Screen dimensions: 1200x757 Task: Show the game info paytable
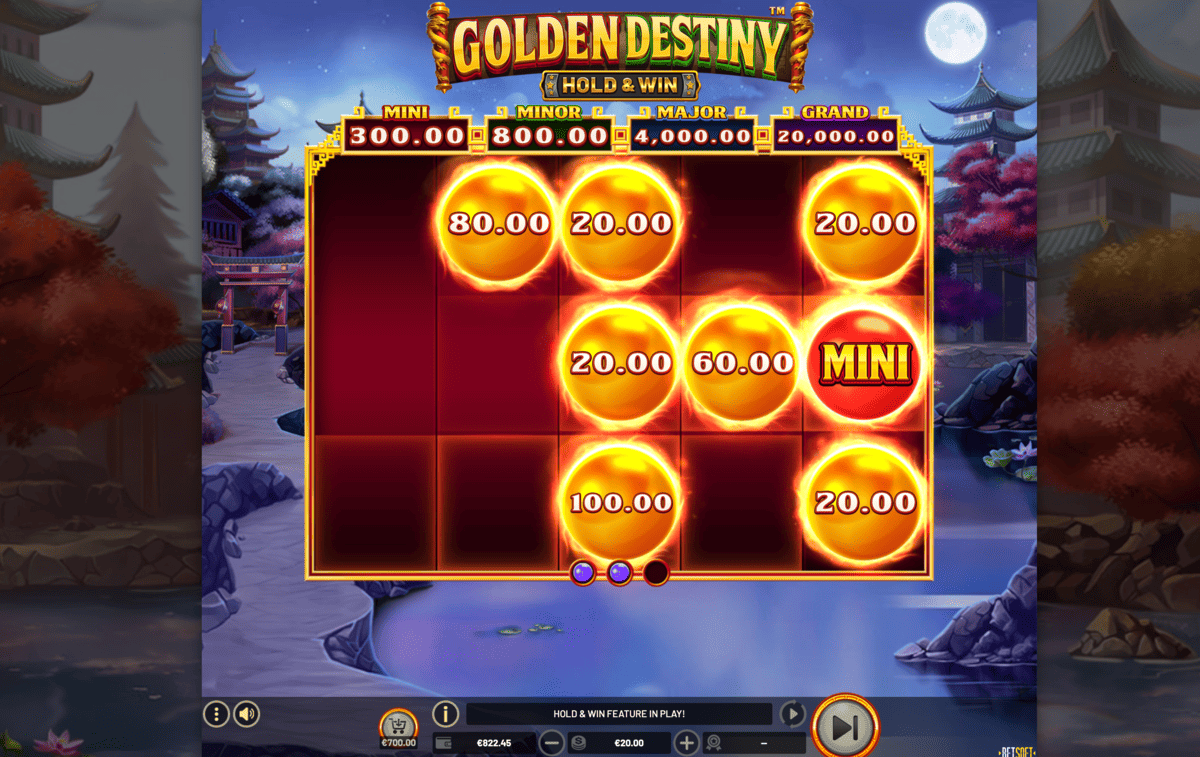point(445,714)
